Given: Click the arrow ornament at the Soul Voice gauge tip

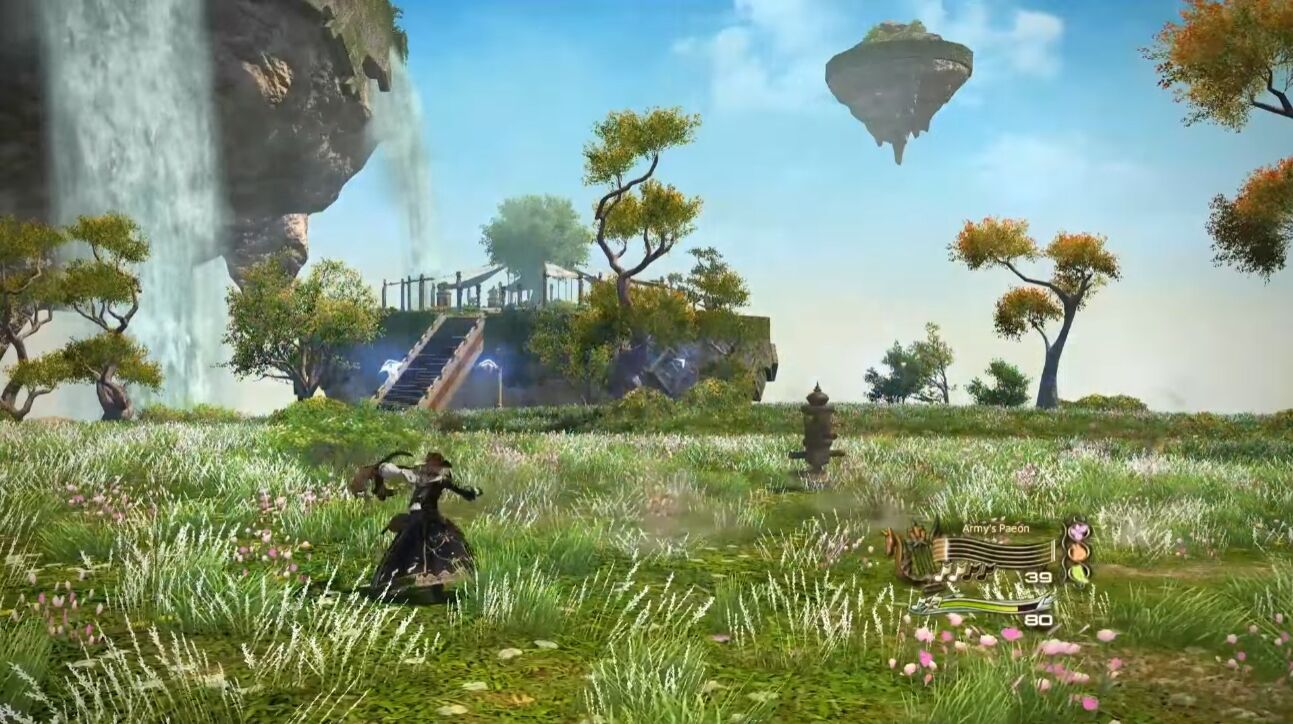Looking at the screenshot, I should point(1044,604).
